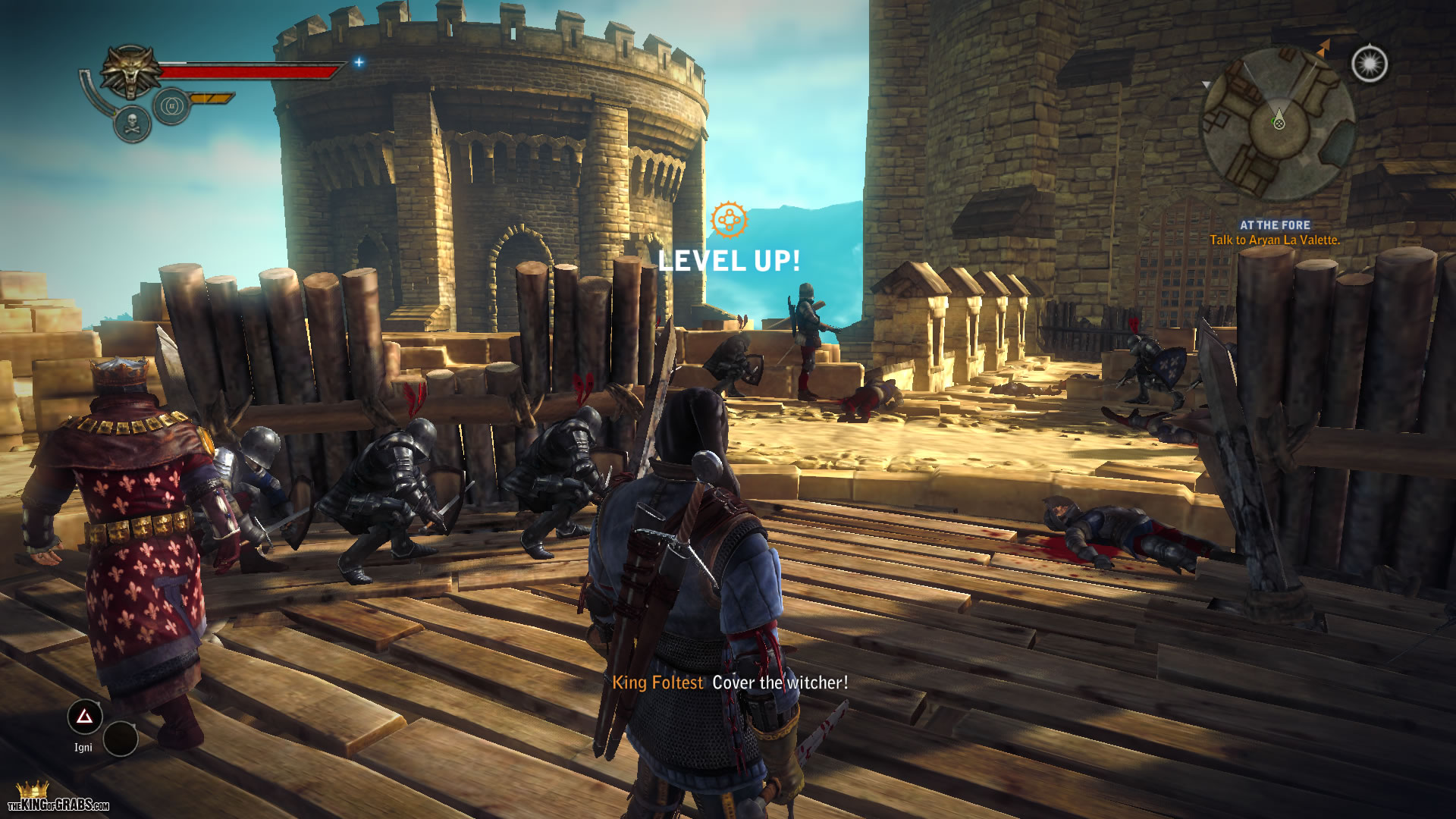This screenshot has width=1456, height=819.
Task: Select the skull toxicity icon
Action: (x=132, y=123)
